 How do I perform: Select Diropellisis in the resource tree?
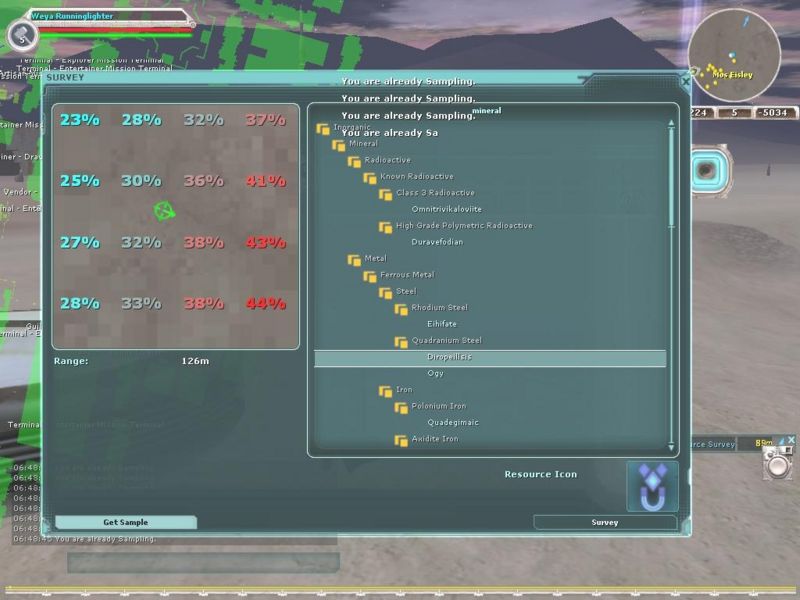[449, 357]
